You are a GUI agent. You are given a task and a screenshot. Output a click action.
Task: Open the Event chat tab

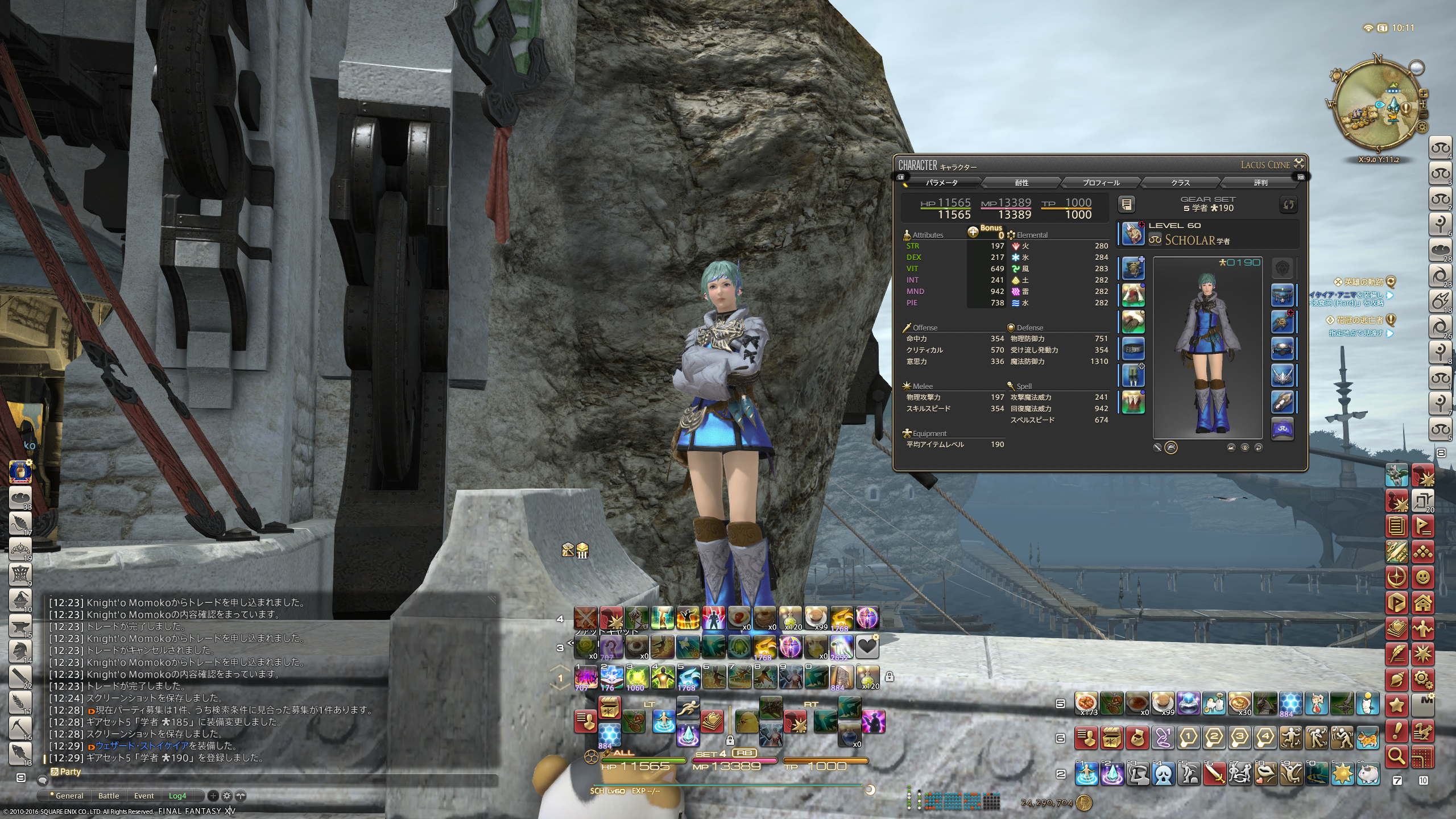(144, 796)
